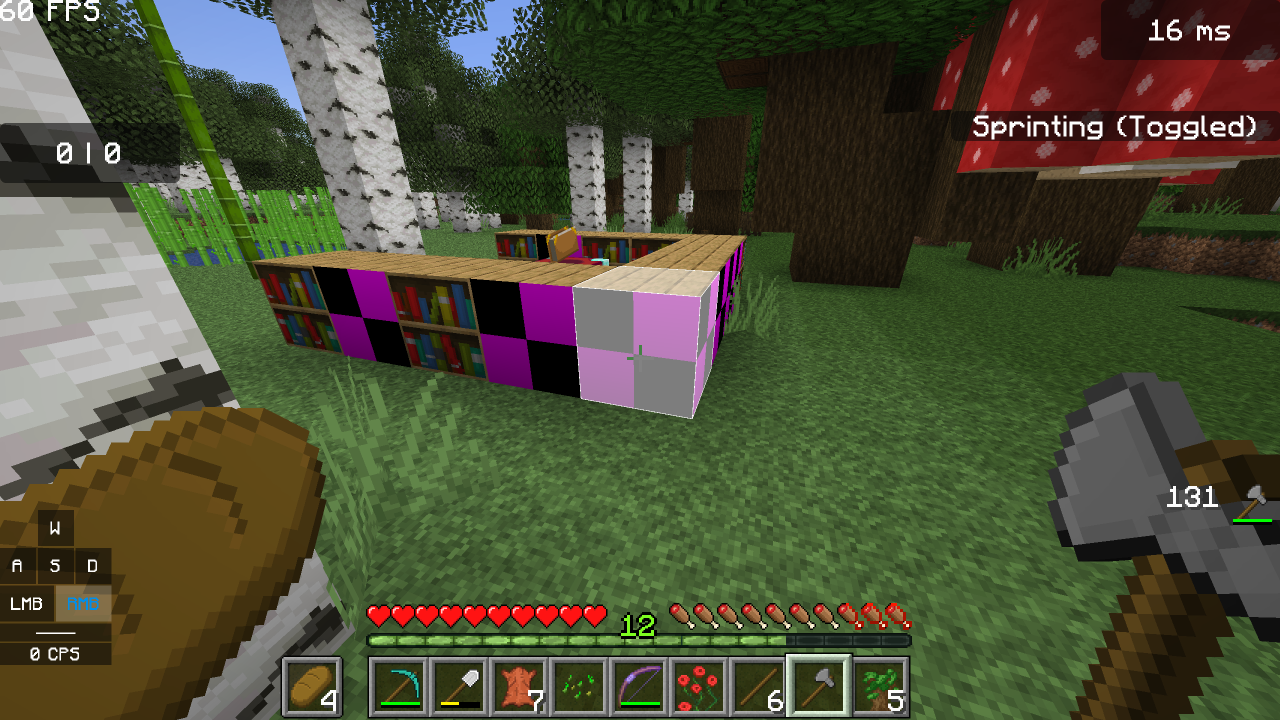Choose the sticks stack in hotbar
The width and height of the screenshot is (1280, 720).
pyautogui.click(x=758, y=686)
